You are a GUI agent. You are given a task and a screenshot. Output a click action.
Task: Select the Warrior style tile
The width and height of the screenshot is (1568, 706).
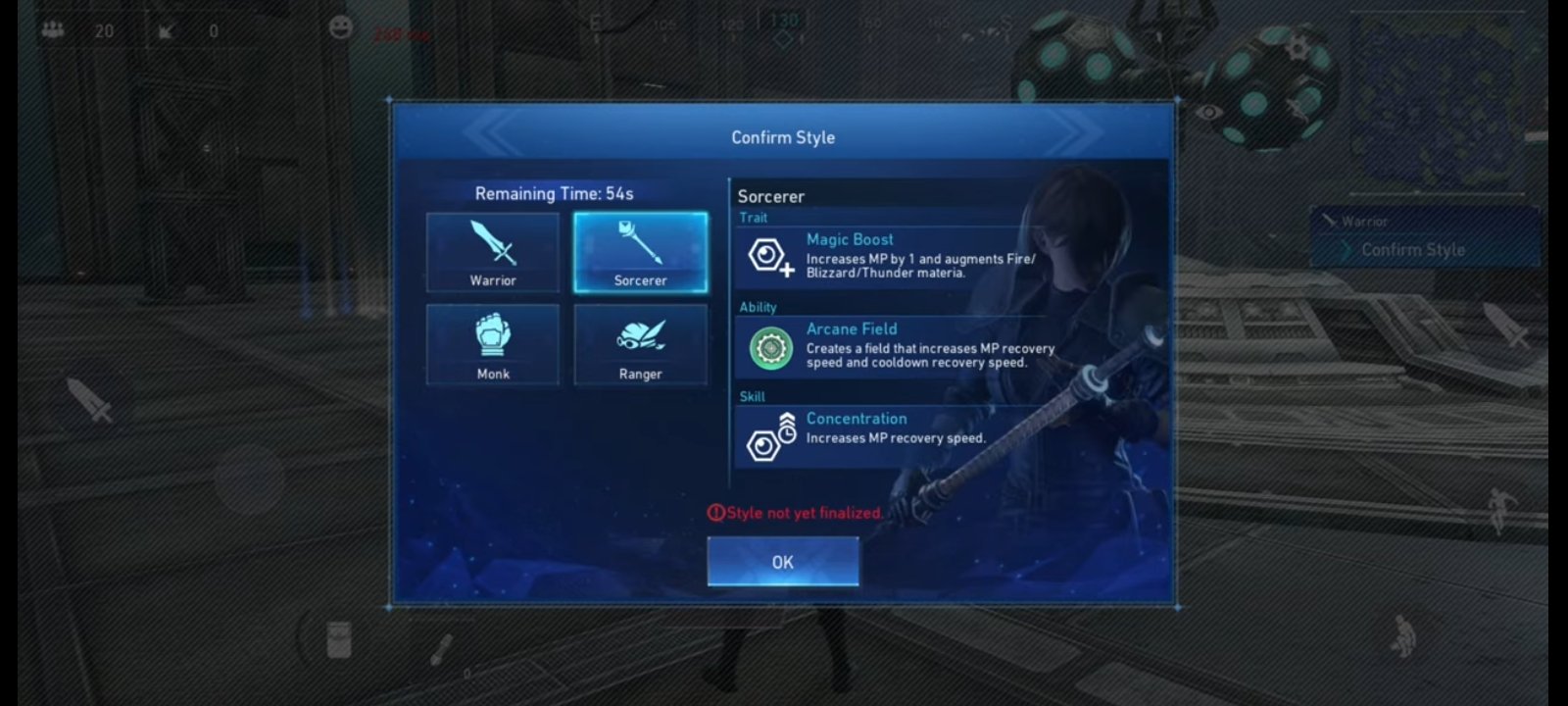pyautogui.click(x=493, y=252)
